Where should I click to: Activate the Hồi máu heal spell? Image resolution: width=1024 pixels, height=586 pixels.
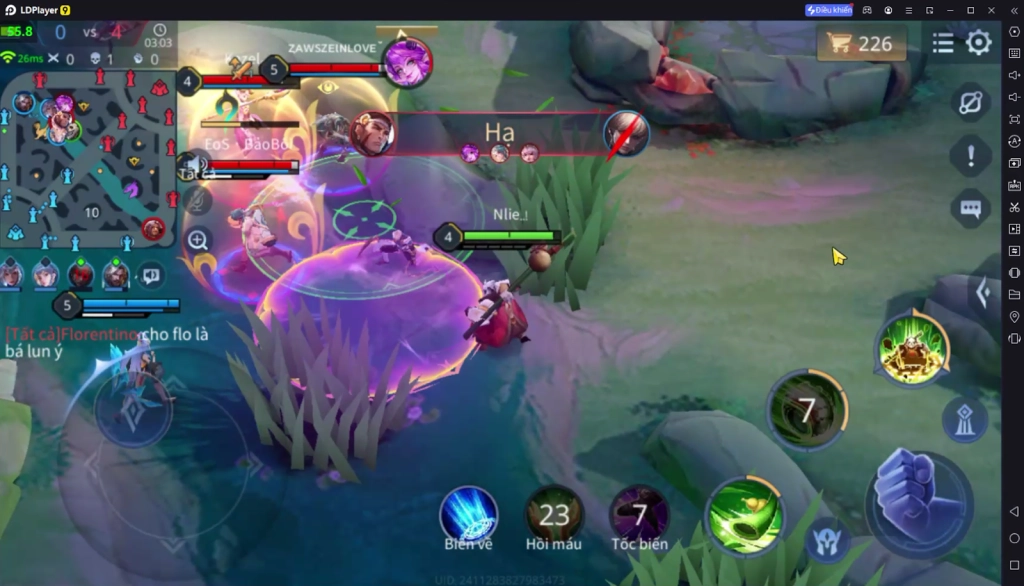pyautogui.click(x=554, y=514)
